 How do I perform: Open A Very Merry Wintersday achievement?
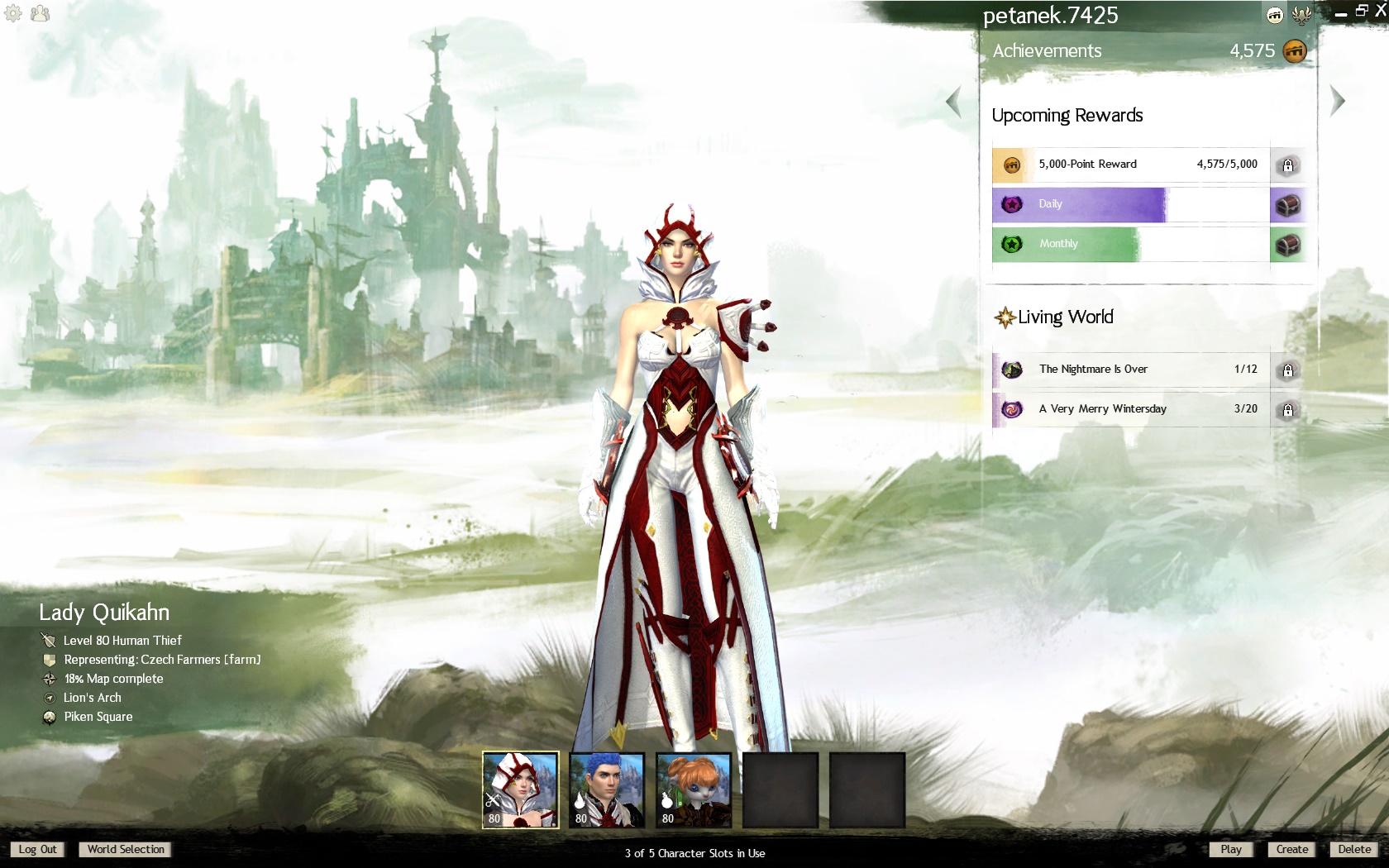[1130, 409]
